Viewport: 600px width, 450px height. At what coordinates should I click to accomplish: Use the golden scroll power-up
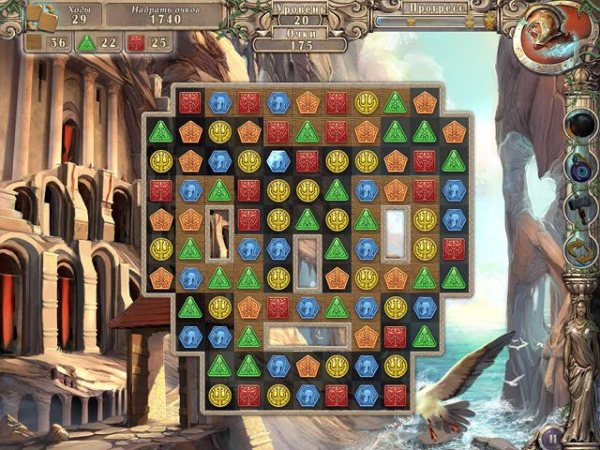coord(581,246)
